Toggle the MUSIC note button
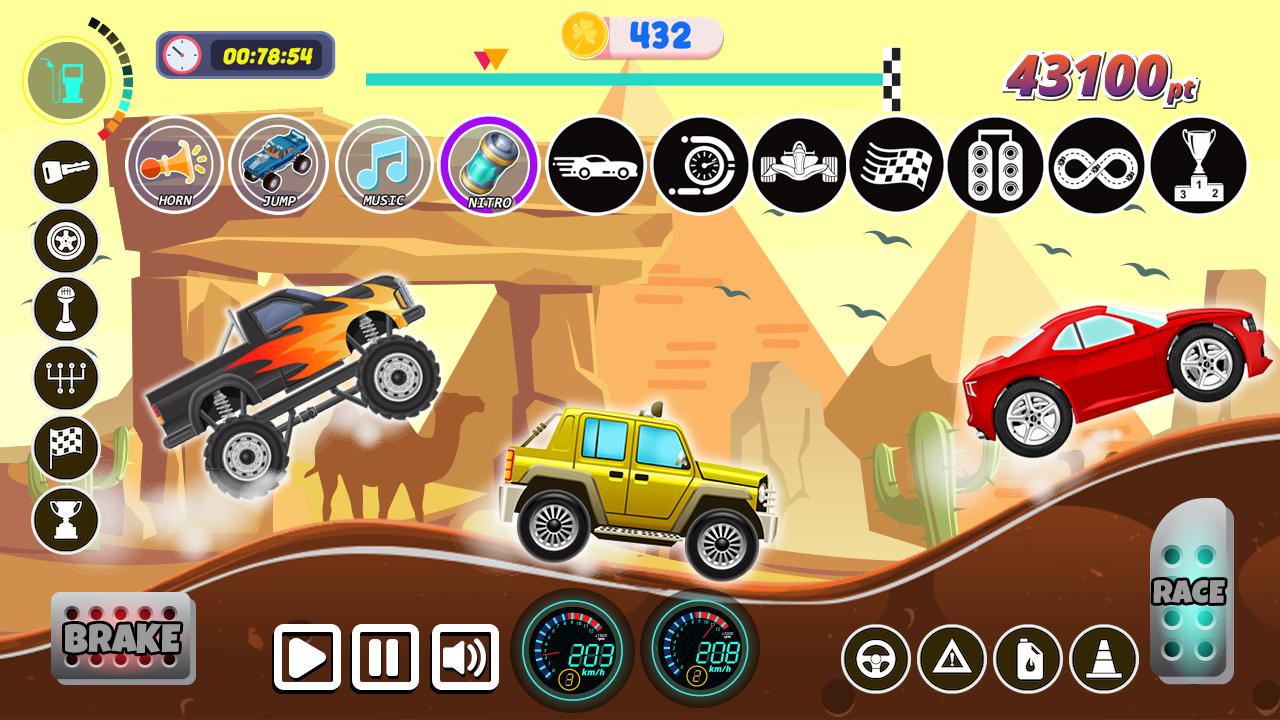This screenshot has height=720, width=1280. point(384,165)
